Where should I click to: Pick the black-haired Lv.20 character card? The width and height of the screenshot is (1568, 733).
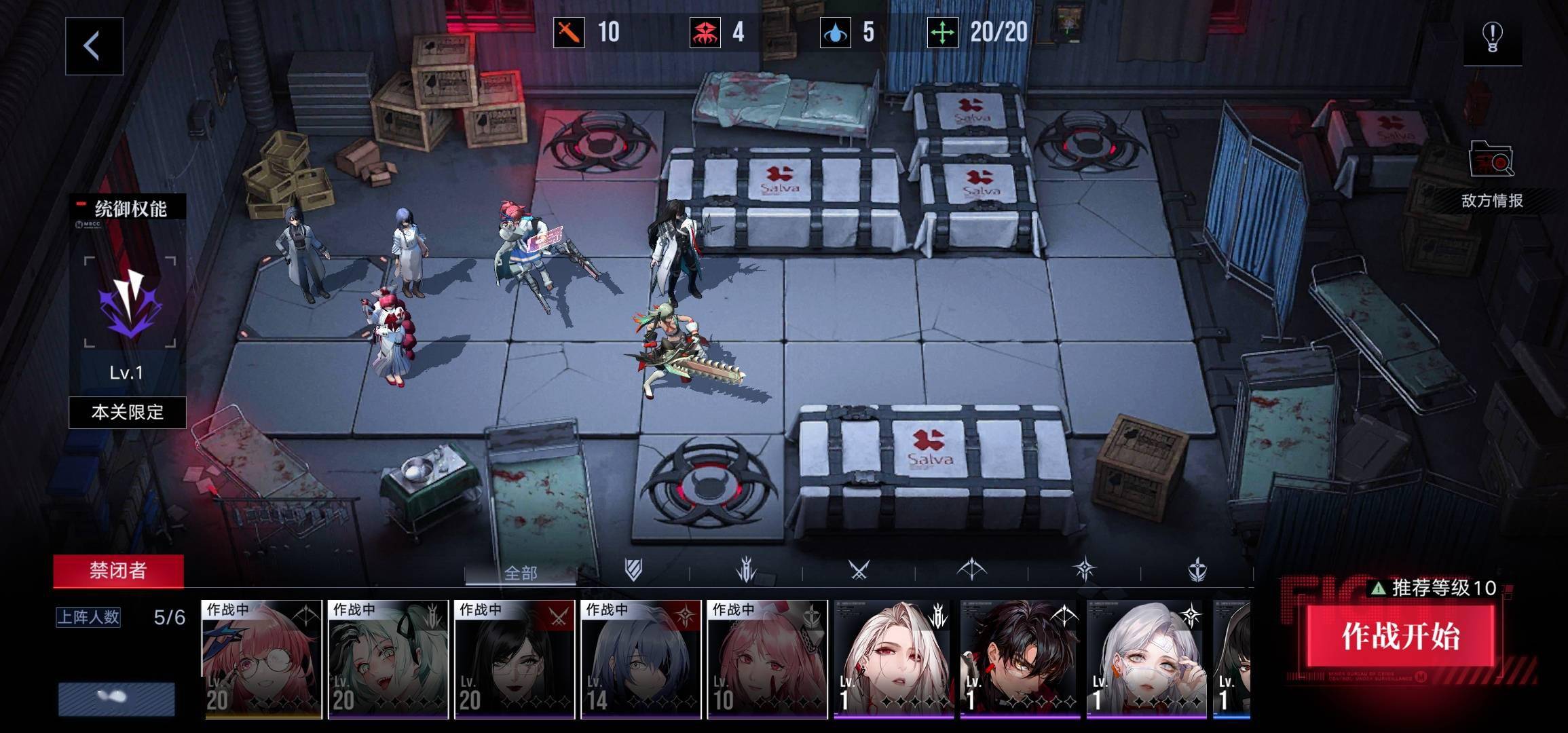[x=515, y=659]
